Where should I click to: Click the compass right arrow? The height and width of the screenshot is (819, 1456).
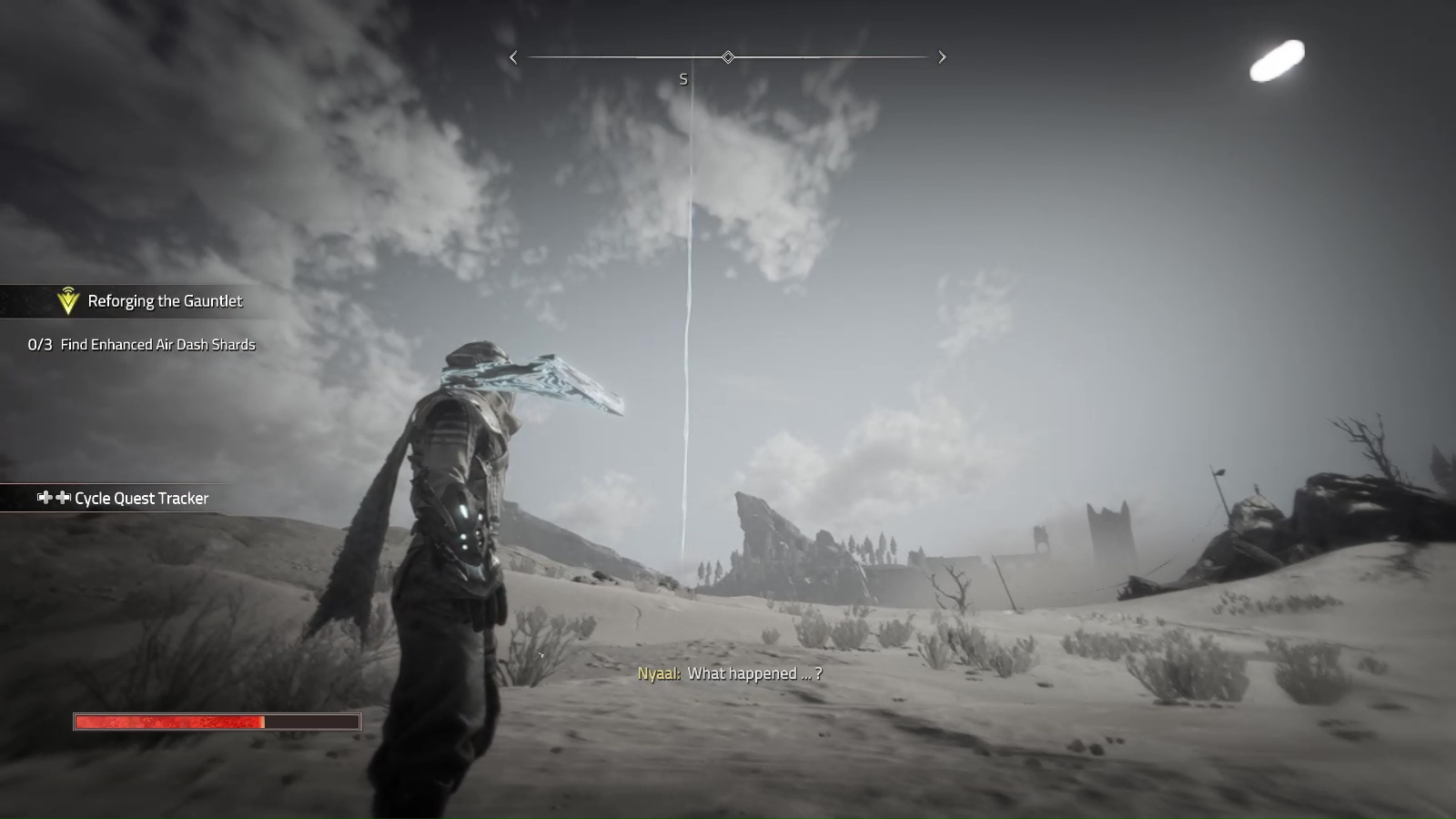point(942,57)
